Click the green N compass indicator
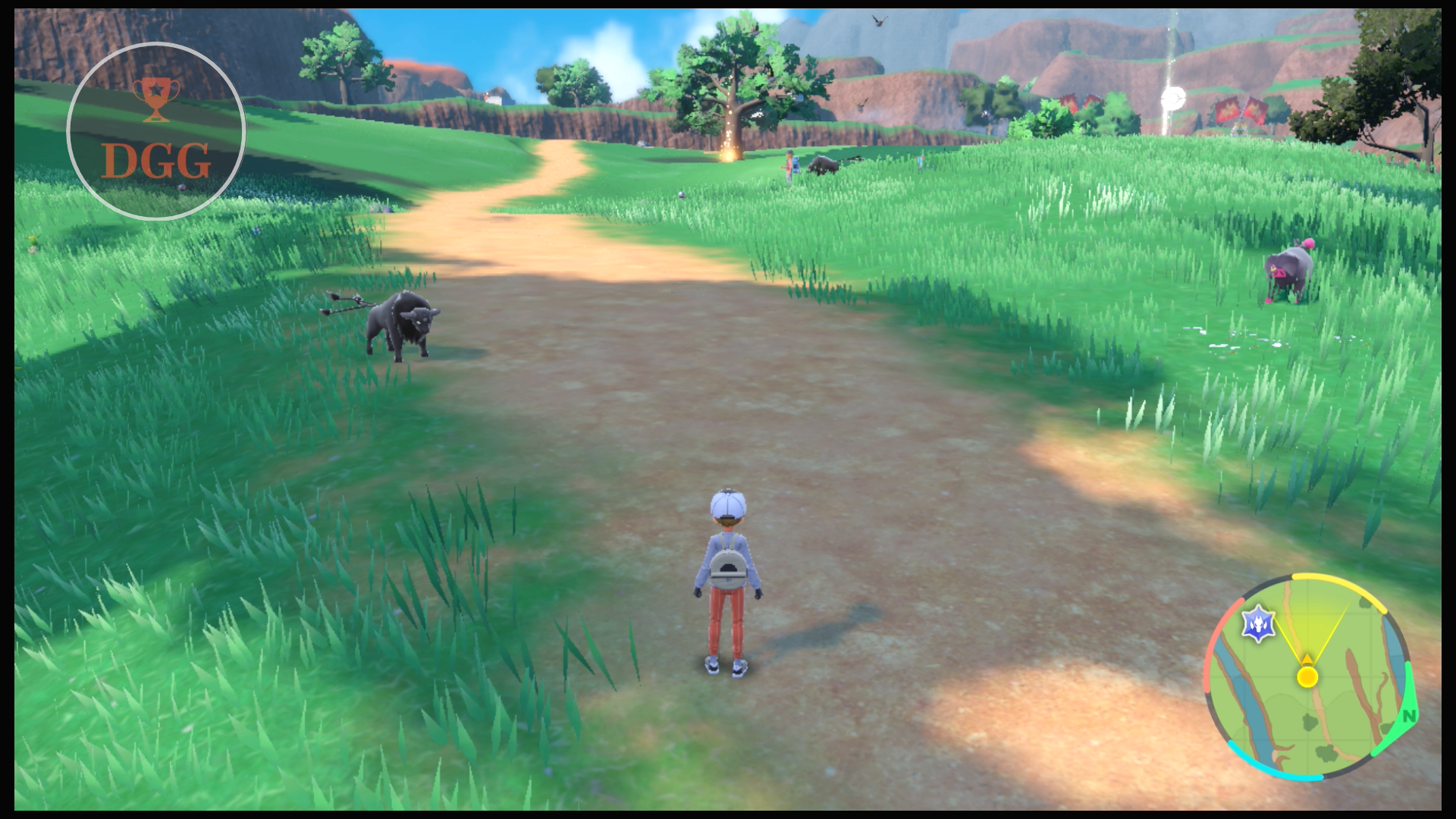This screenshot has height=819, width=1456. coord(1408,716)
